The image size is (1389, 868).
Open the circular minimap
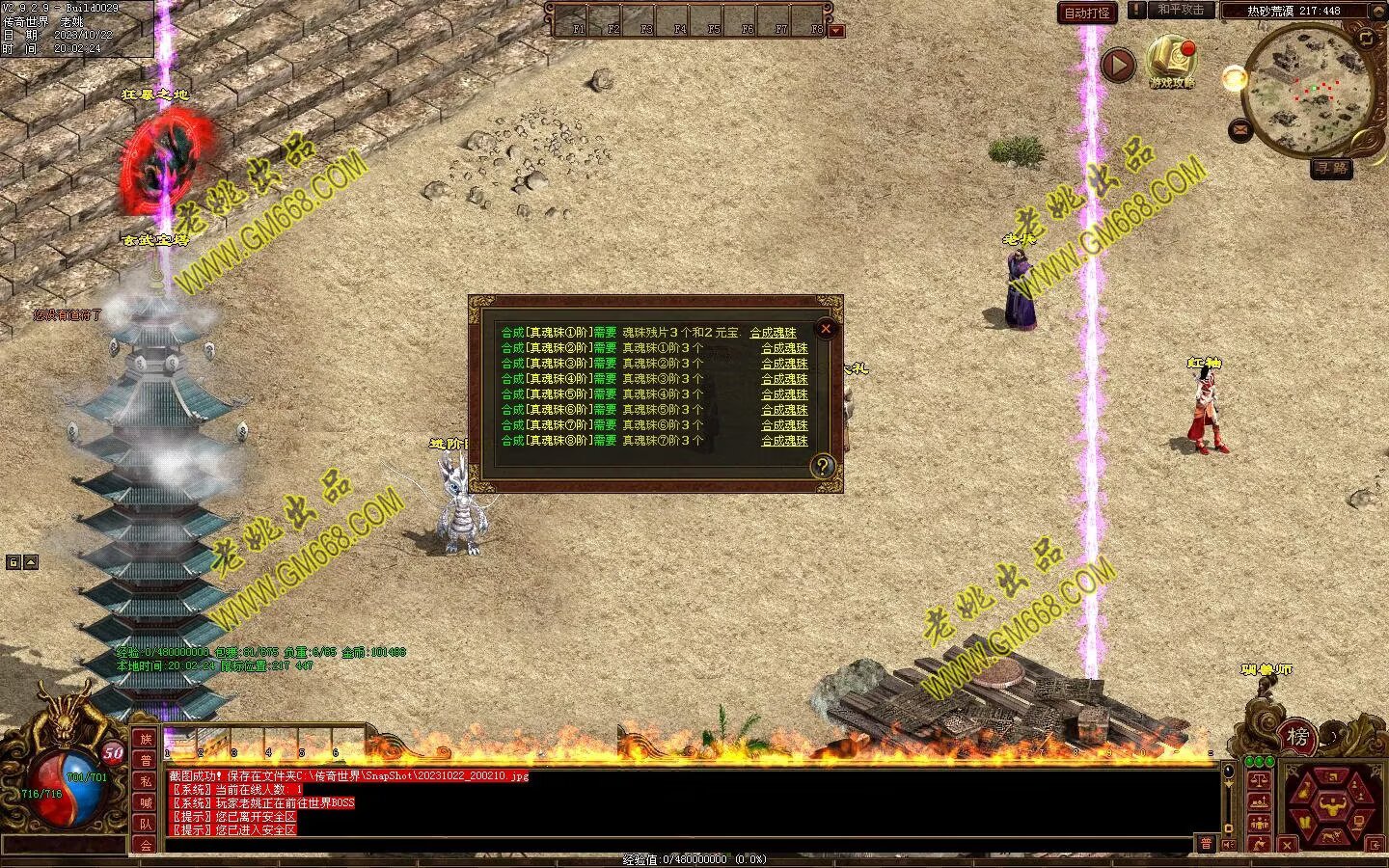point(1302,89)
